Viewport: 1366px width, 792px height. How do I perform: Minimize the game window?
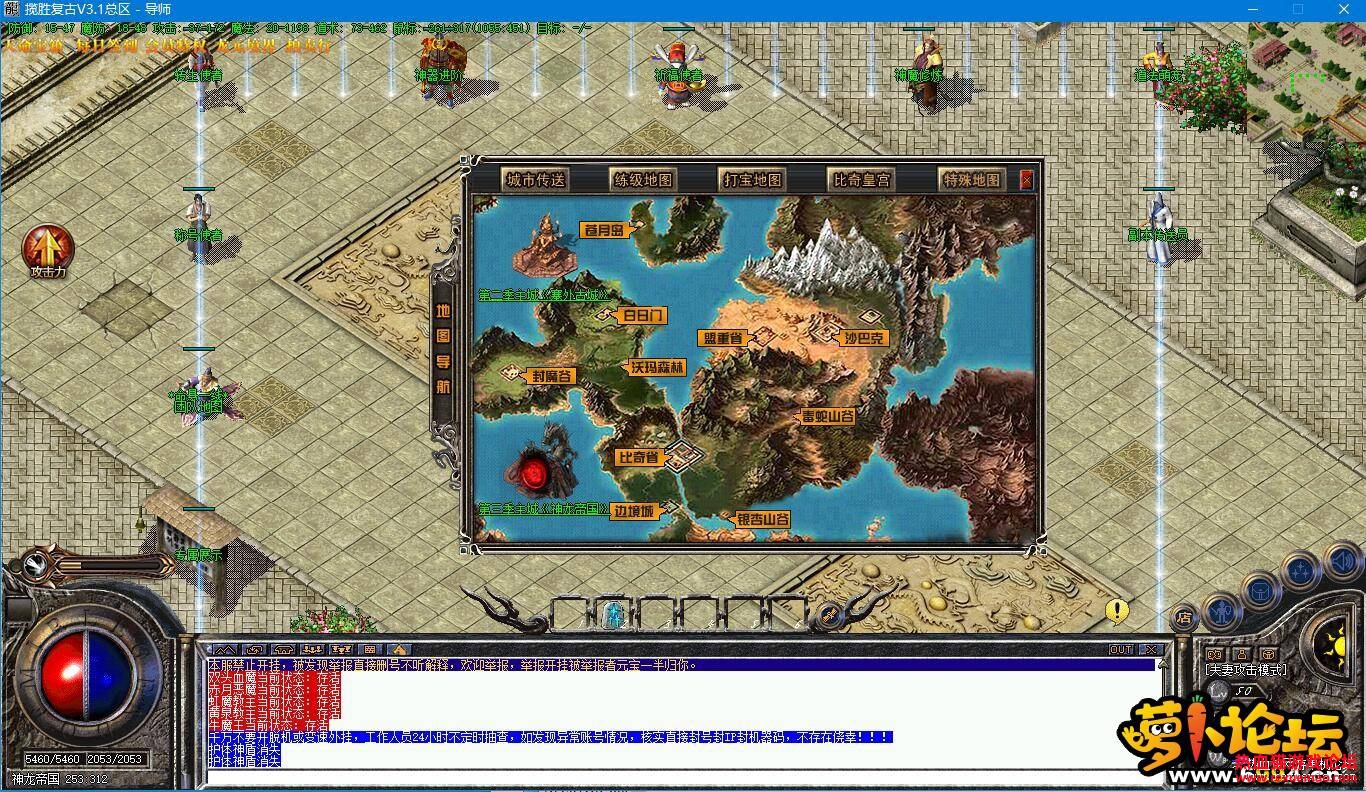(x=1253, y=9)
